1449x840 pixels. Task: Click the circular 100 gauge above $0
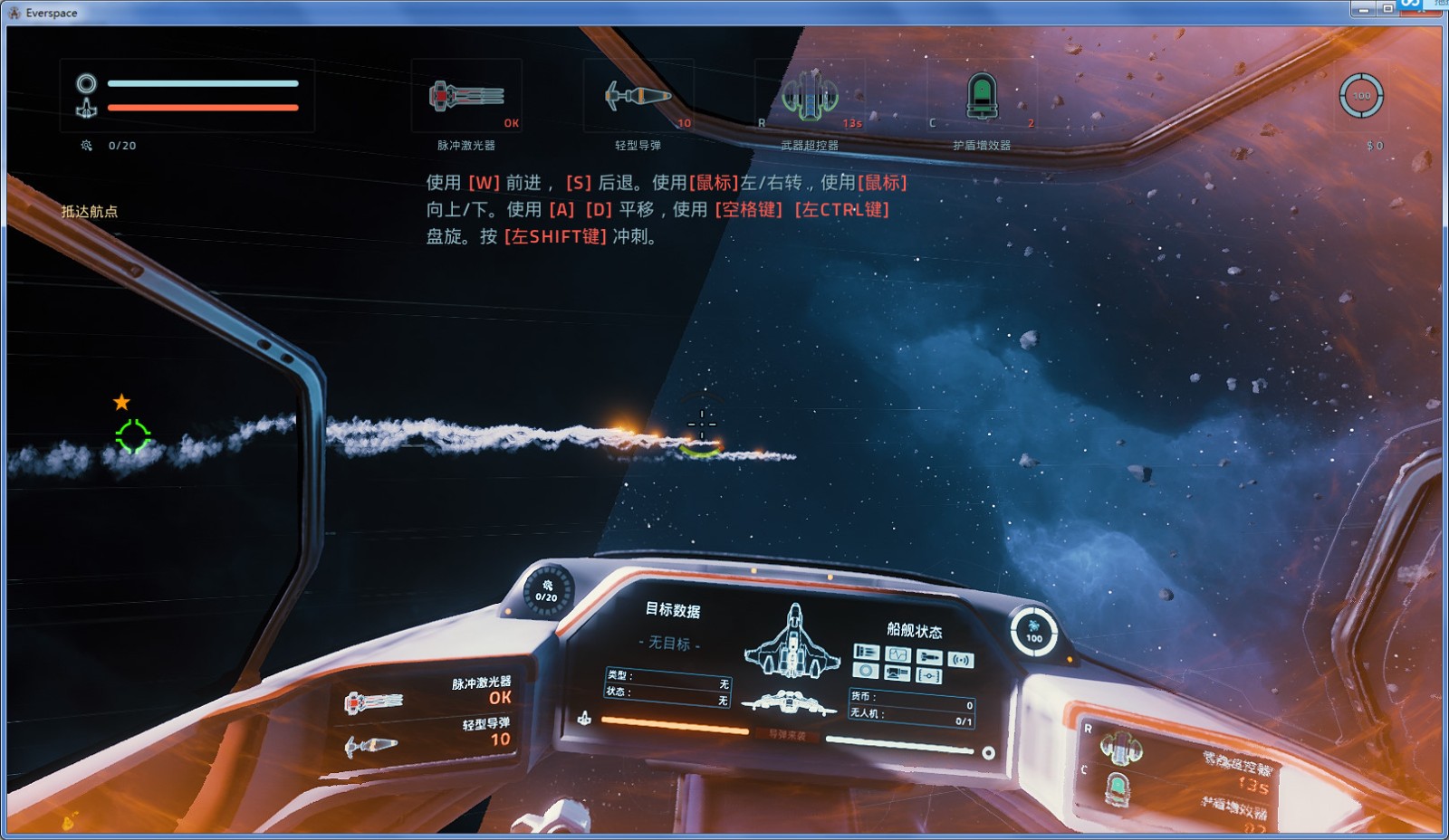[x=1361, y=96]
